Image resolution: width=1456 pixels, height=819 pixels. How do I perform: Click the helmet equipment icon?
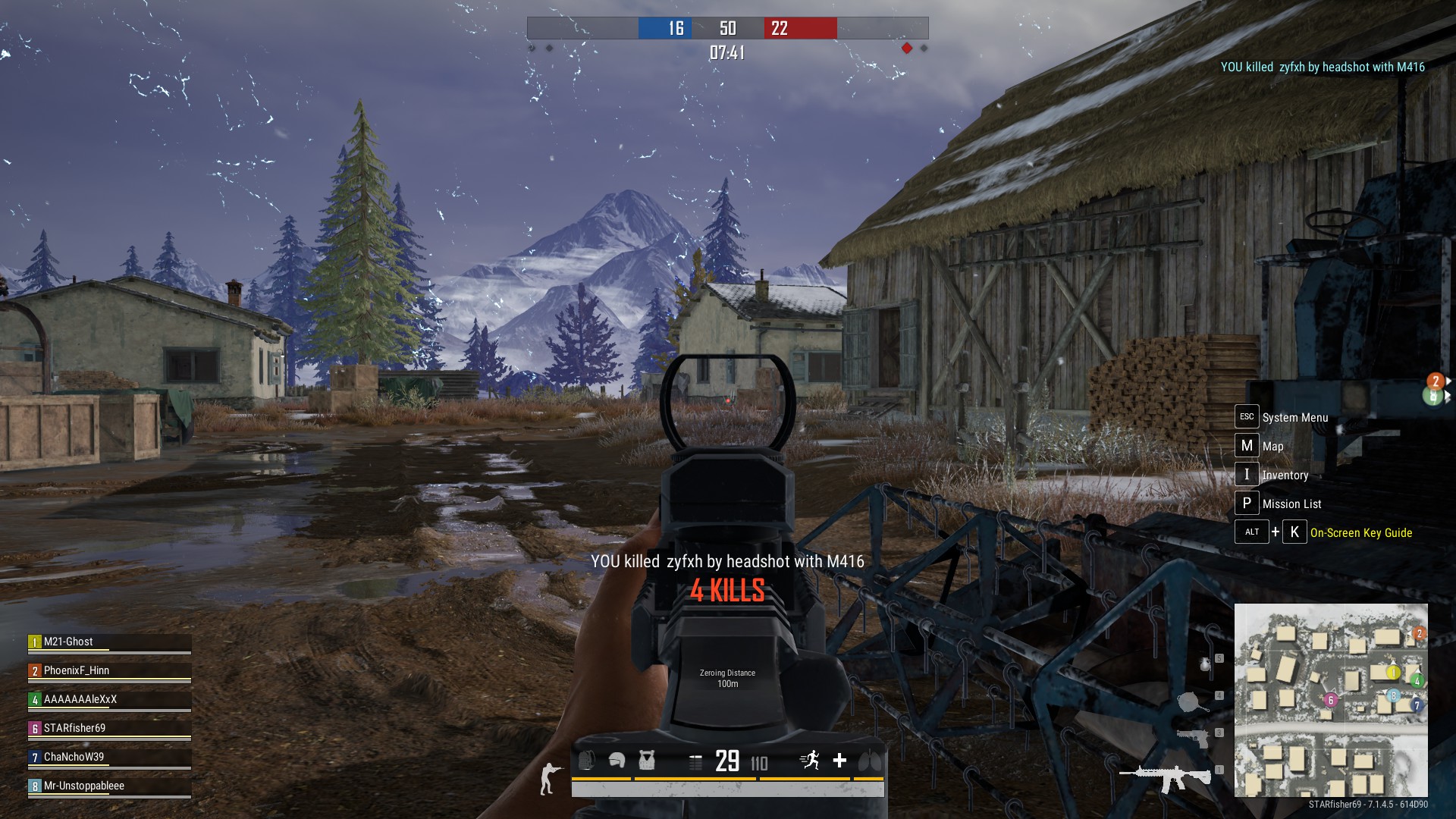(x=617, y=760)
